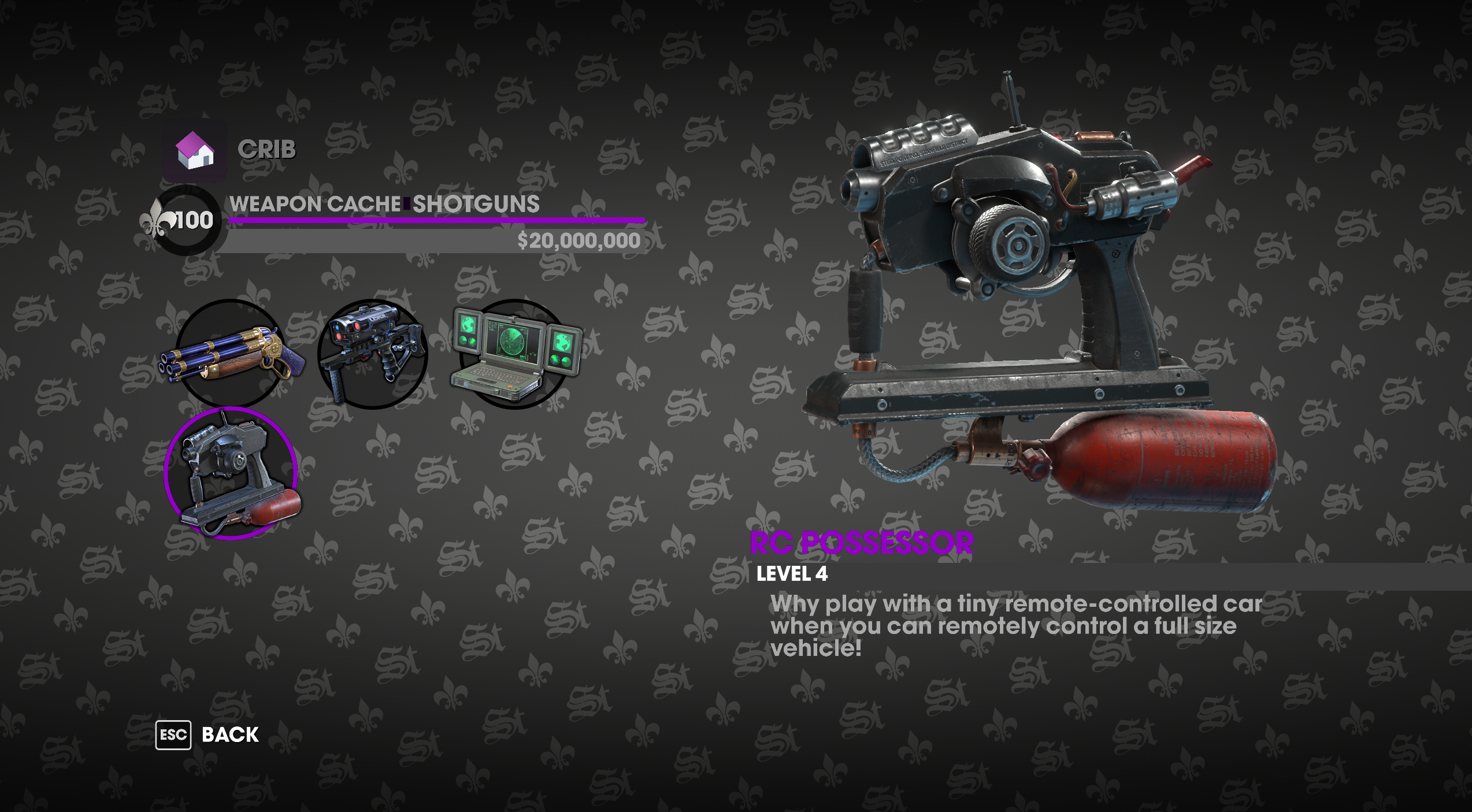Select the RC Possessor weapon slot
The height and width of the screenshot is (812, 1472).
(231, 474)
